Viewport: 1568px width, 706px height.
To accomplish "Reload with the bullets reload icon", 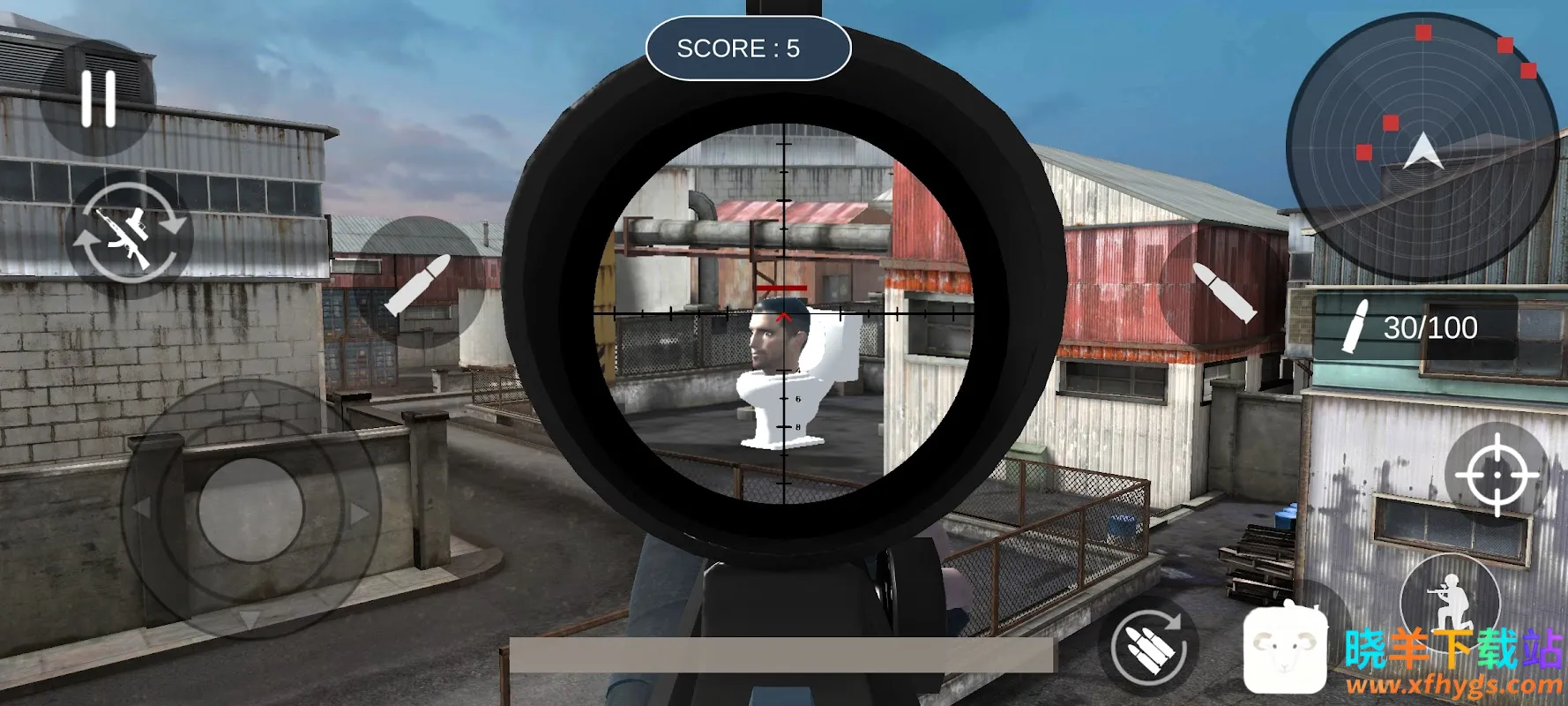I will (x=1148, y=647).
